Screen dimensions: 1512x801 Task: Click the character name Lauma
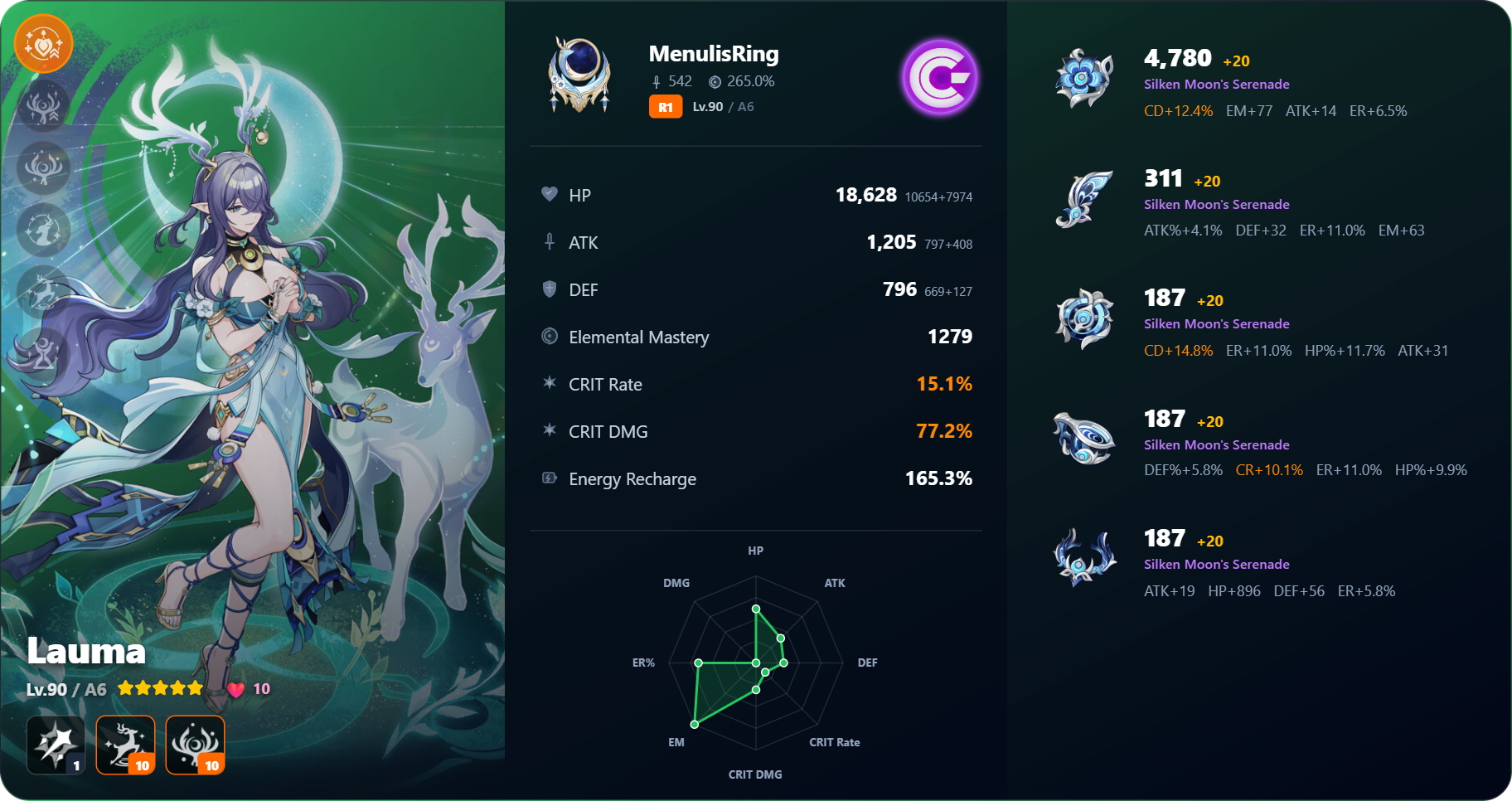85,652
